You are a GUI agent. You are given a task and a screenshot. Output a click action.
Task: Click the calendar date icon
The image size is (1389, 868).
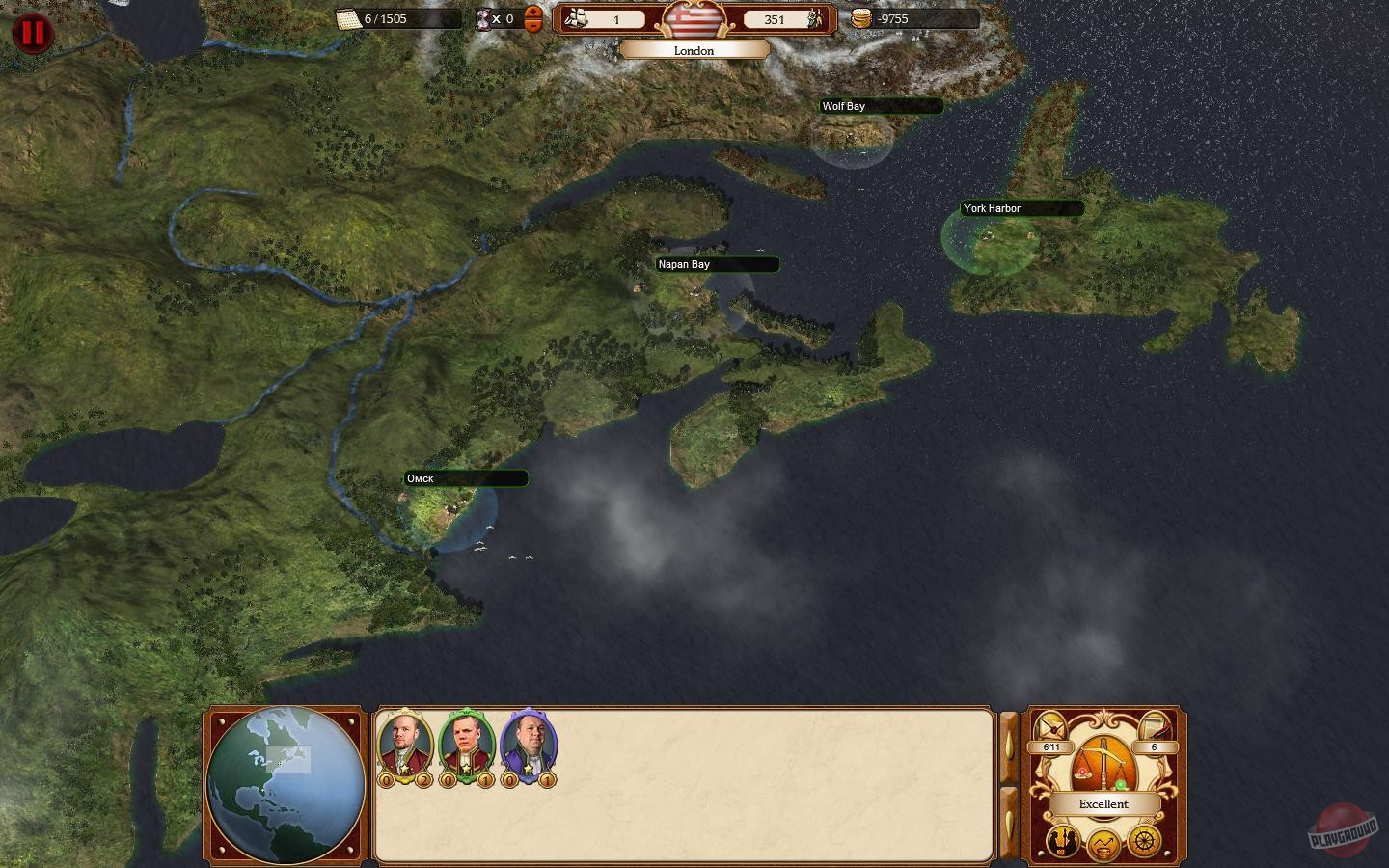point(349,17)
